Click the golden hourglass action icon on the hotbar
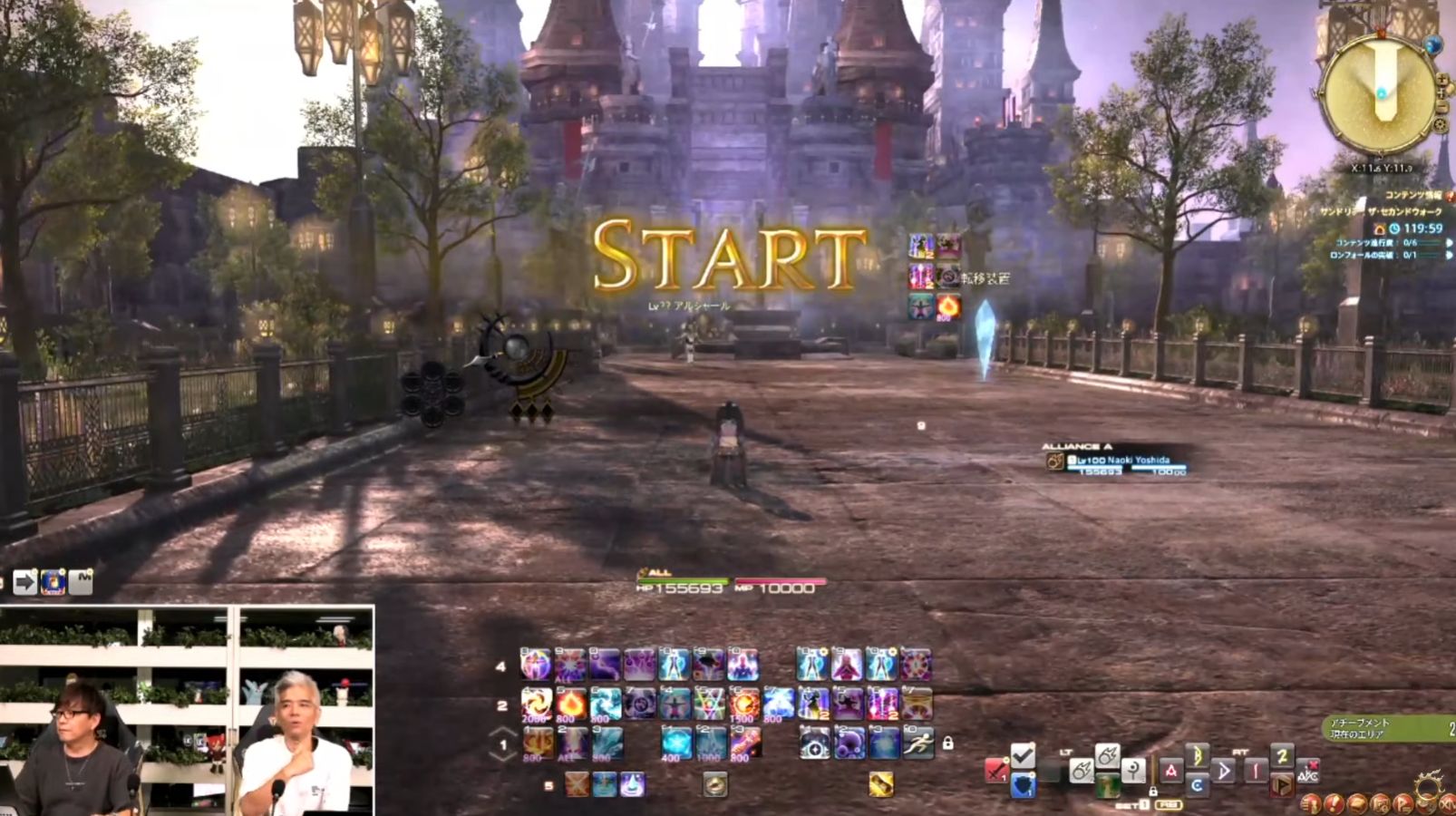Viewport: 1456px width, 816px height. coord(880,783)
